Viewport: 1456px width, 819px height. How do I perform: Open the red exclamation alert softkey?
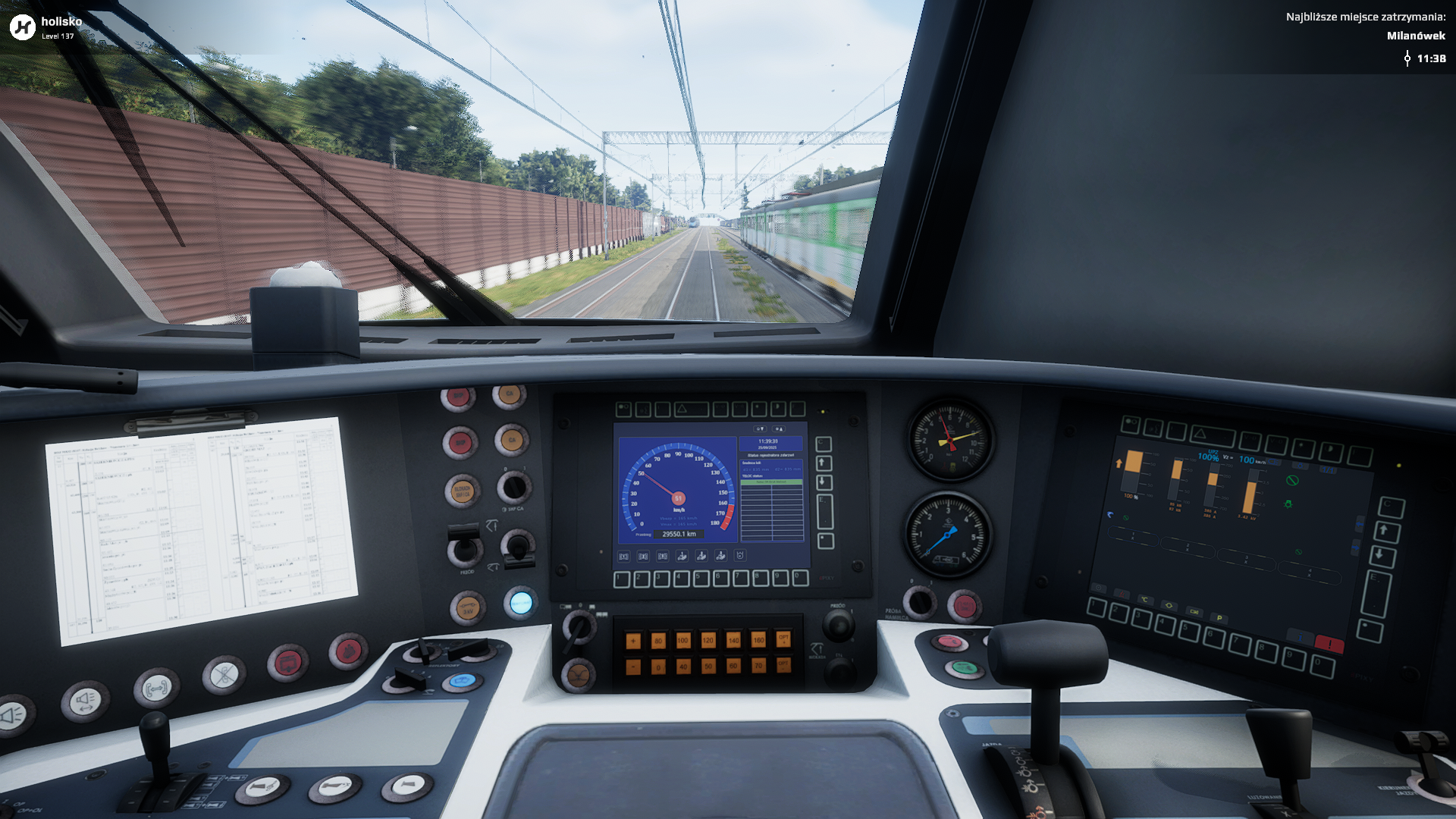[x=1329, y=644]
